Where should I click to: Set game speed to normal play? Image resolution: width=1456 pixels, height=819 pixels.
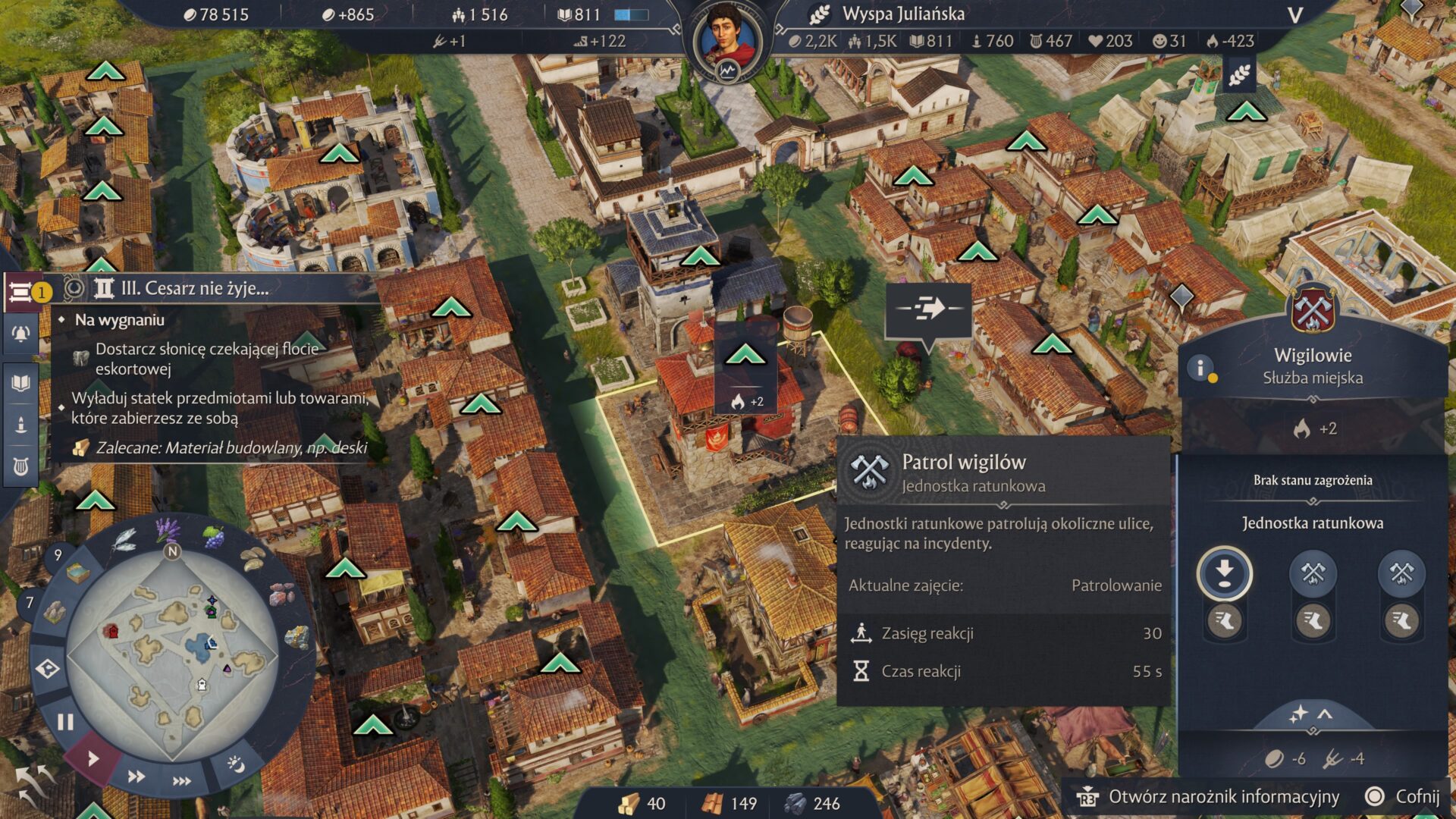(93, 758)
